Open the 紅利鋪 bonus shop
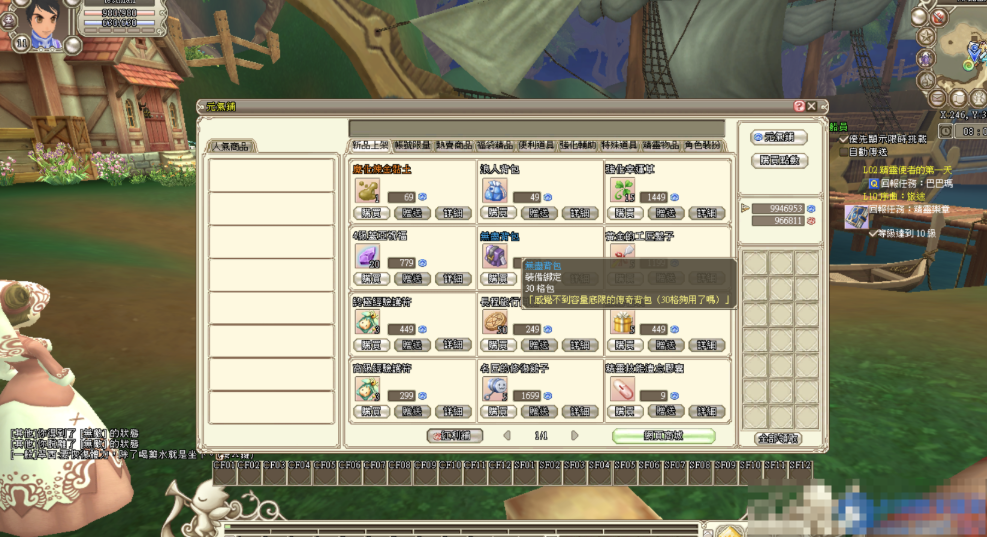The height and width of the screenshot is (537, 987). 455,436
